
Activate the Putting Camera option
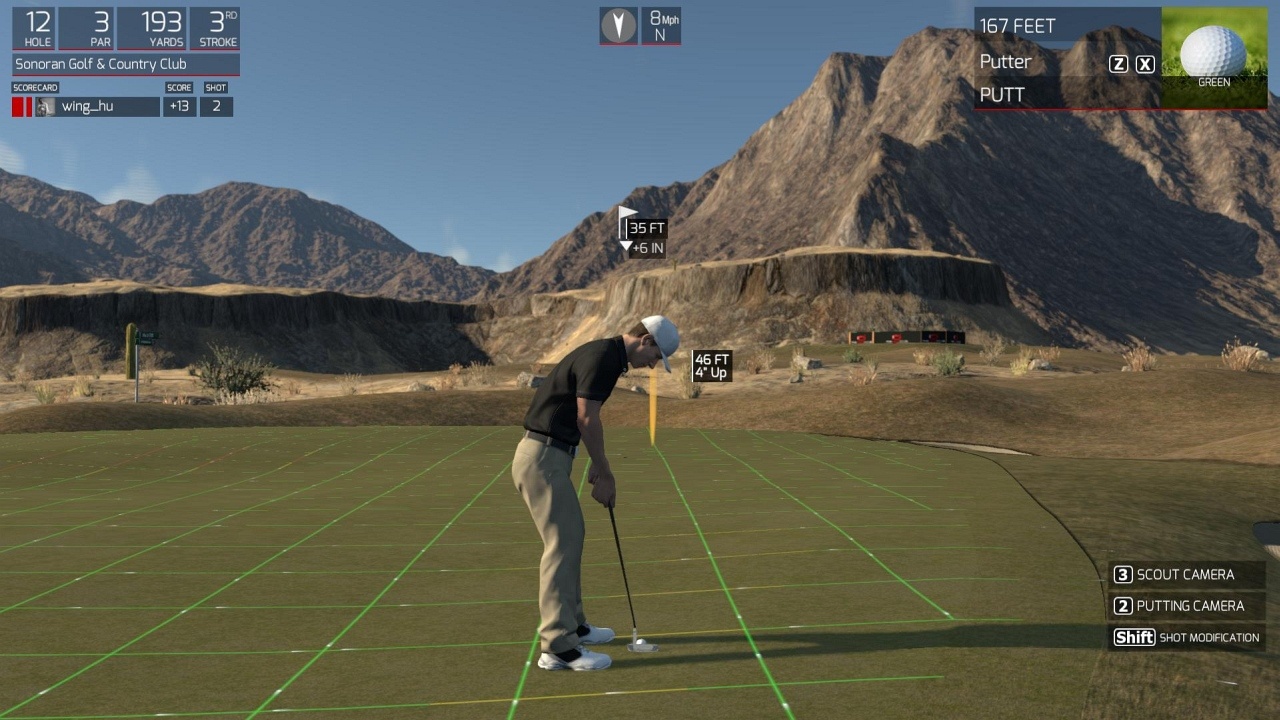[x=1189, y=606]
